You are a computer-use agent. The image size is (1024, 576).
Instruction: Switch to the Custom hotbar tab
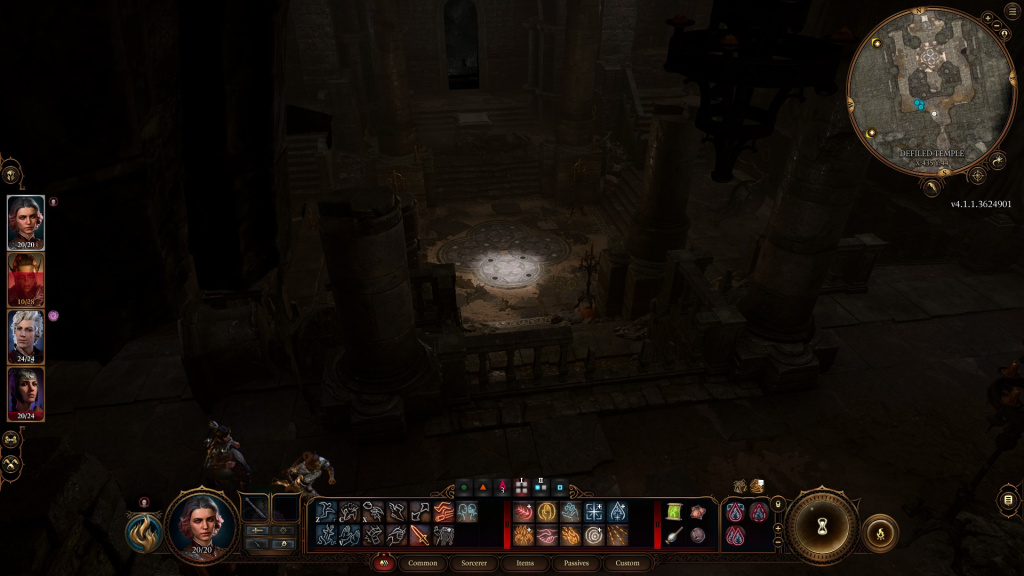pyautogui.click(x=627, y=563)
